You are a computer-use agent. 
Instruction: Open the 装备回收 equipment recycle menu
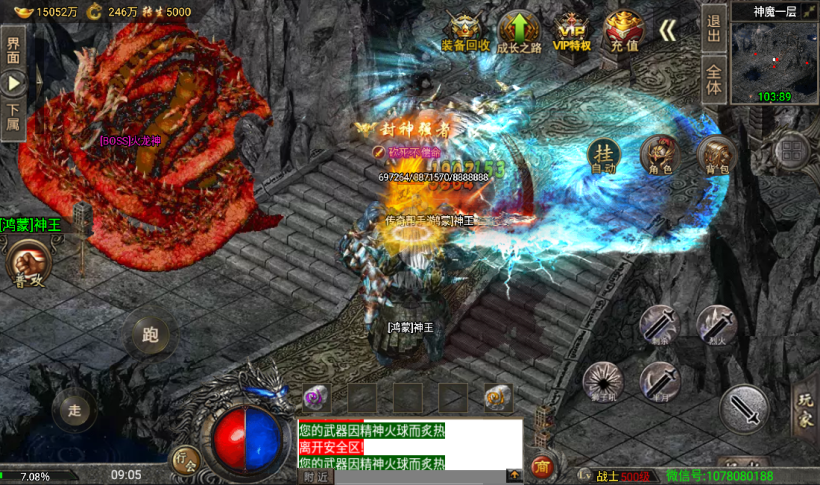(x=465, y=30)
